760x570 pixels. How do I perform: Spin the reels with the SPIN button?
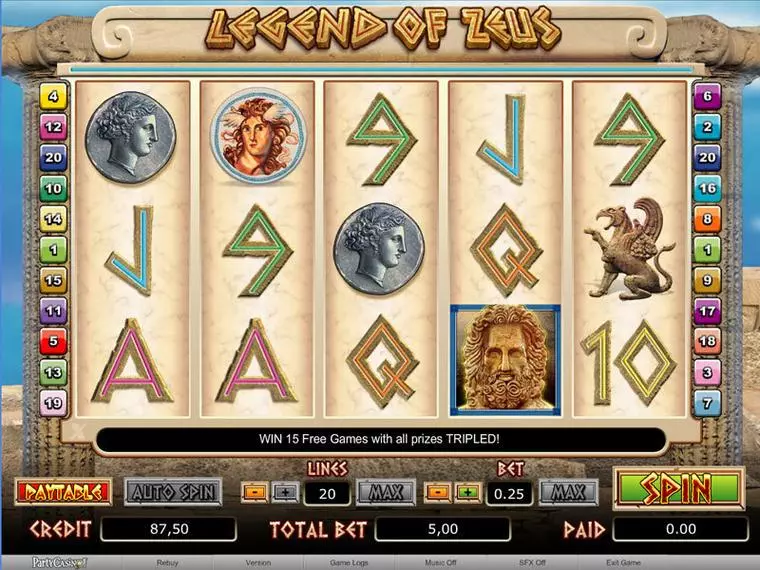point(679,490)
